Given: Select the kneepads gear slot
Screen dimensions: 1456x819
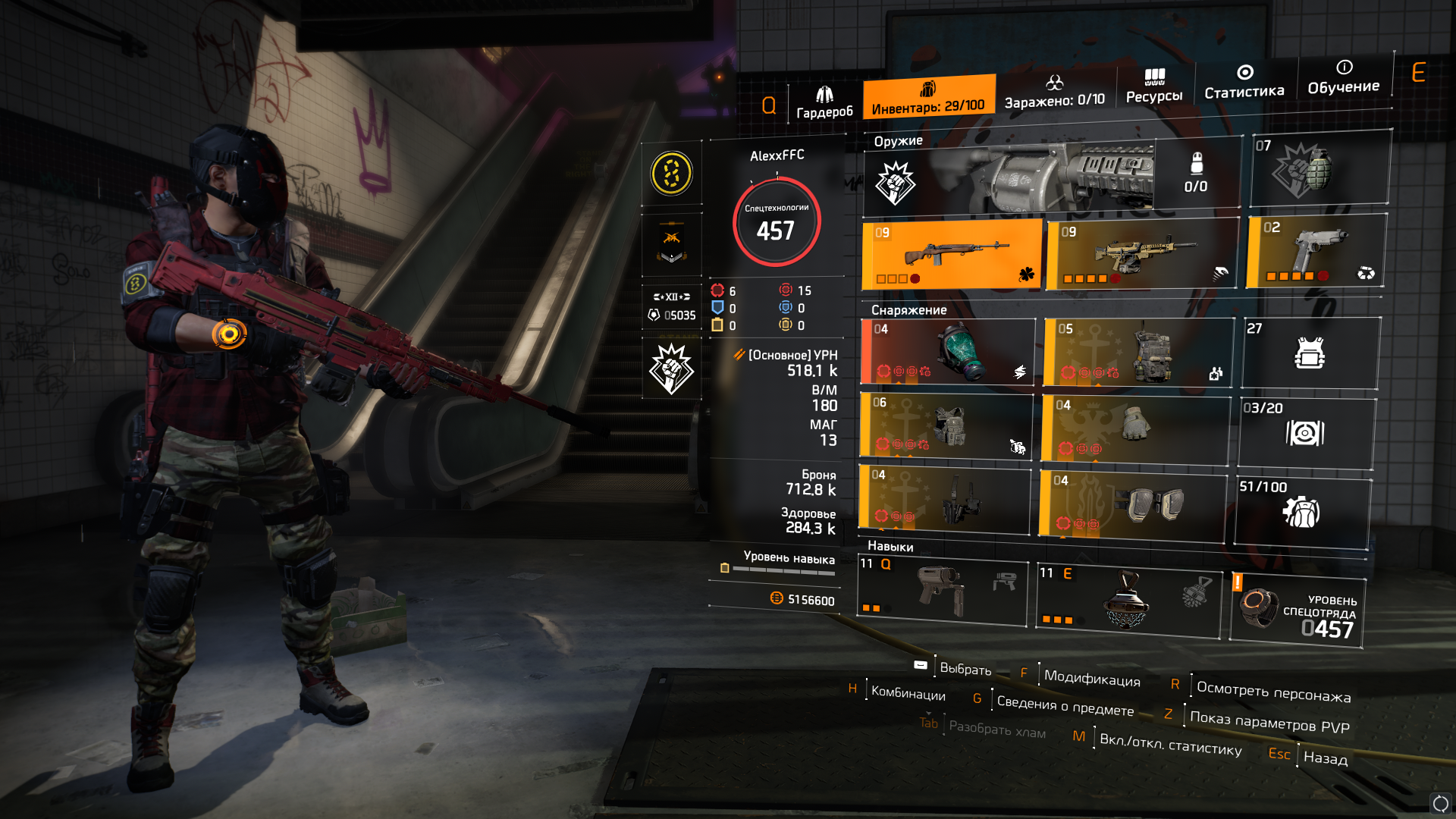Looking at the screenshot, I should 1132,504.
